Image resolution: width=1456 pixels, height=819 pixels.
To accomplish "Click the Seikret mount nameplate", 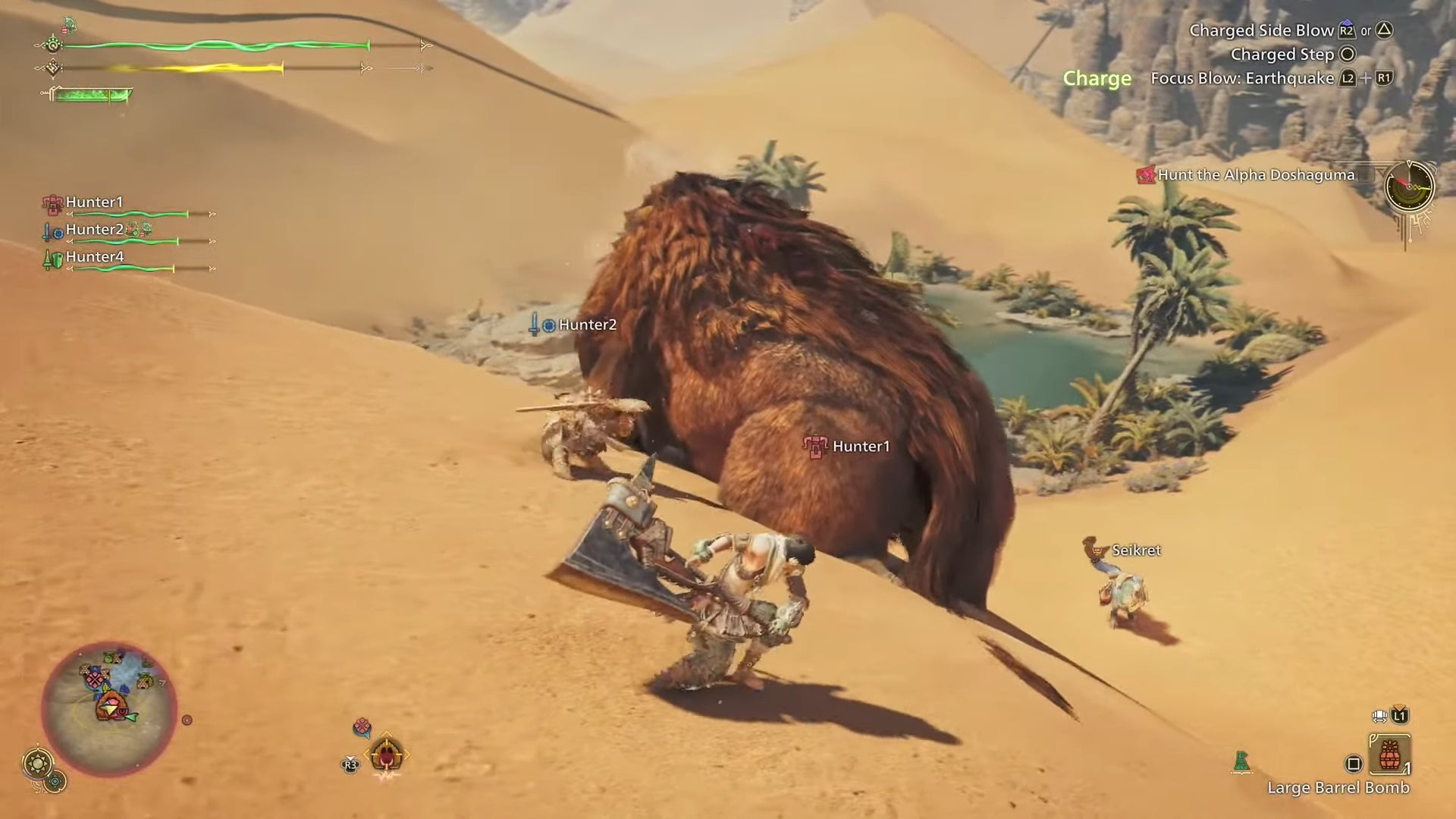I will 1135,551.
